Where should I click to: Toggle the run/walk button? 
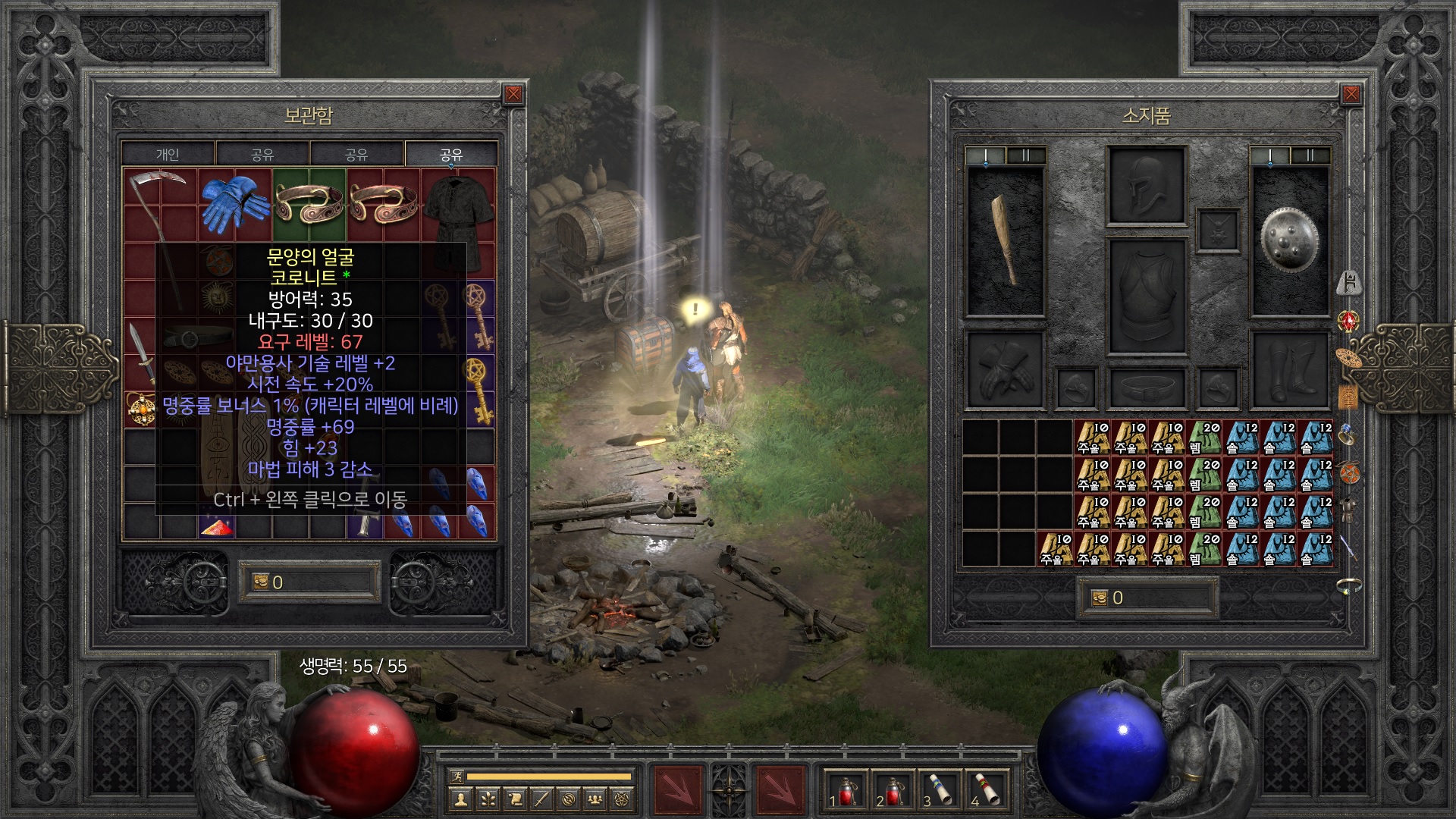(457, 776)
